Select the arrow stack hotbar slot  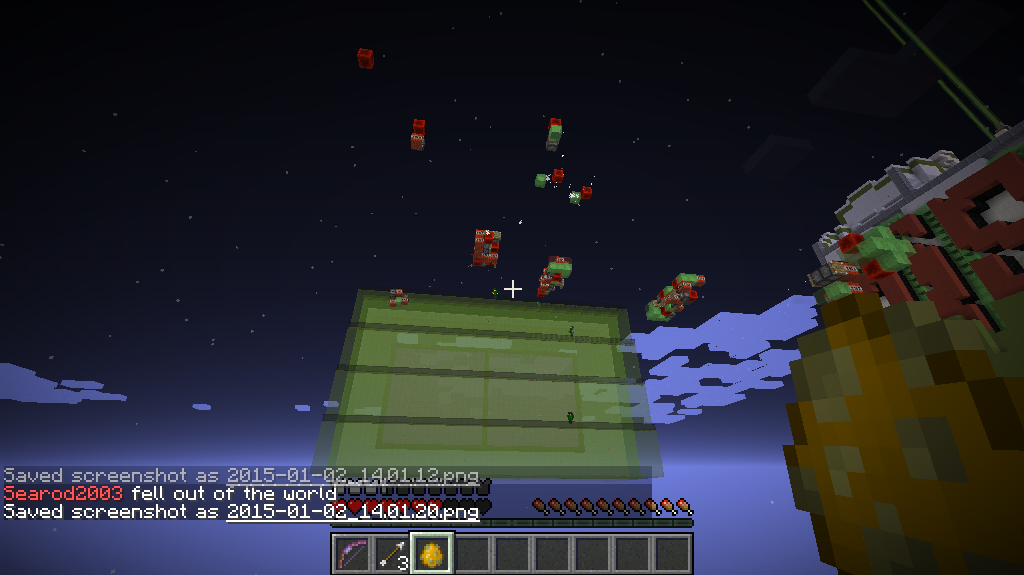pyautogui.click(x=392, y=553)
